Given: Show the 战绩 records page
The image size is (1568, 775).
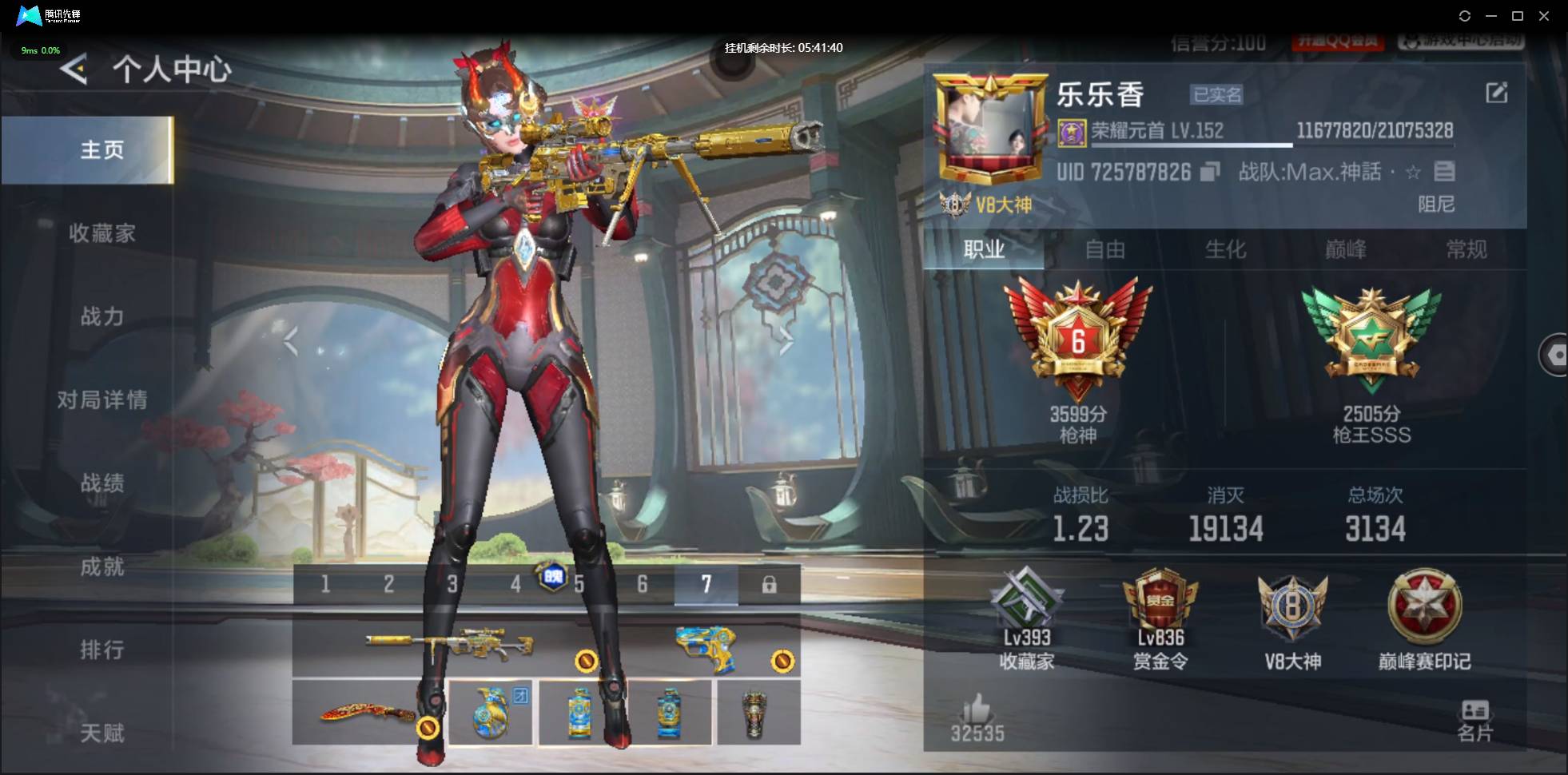Looking at the screenshot, I should [x=101, y=483].
